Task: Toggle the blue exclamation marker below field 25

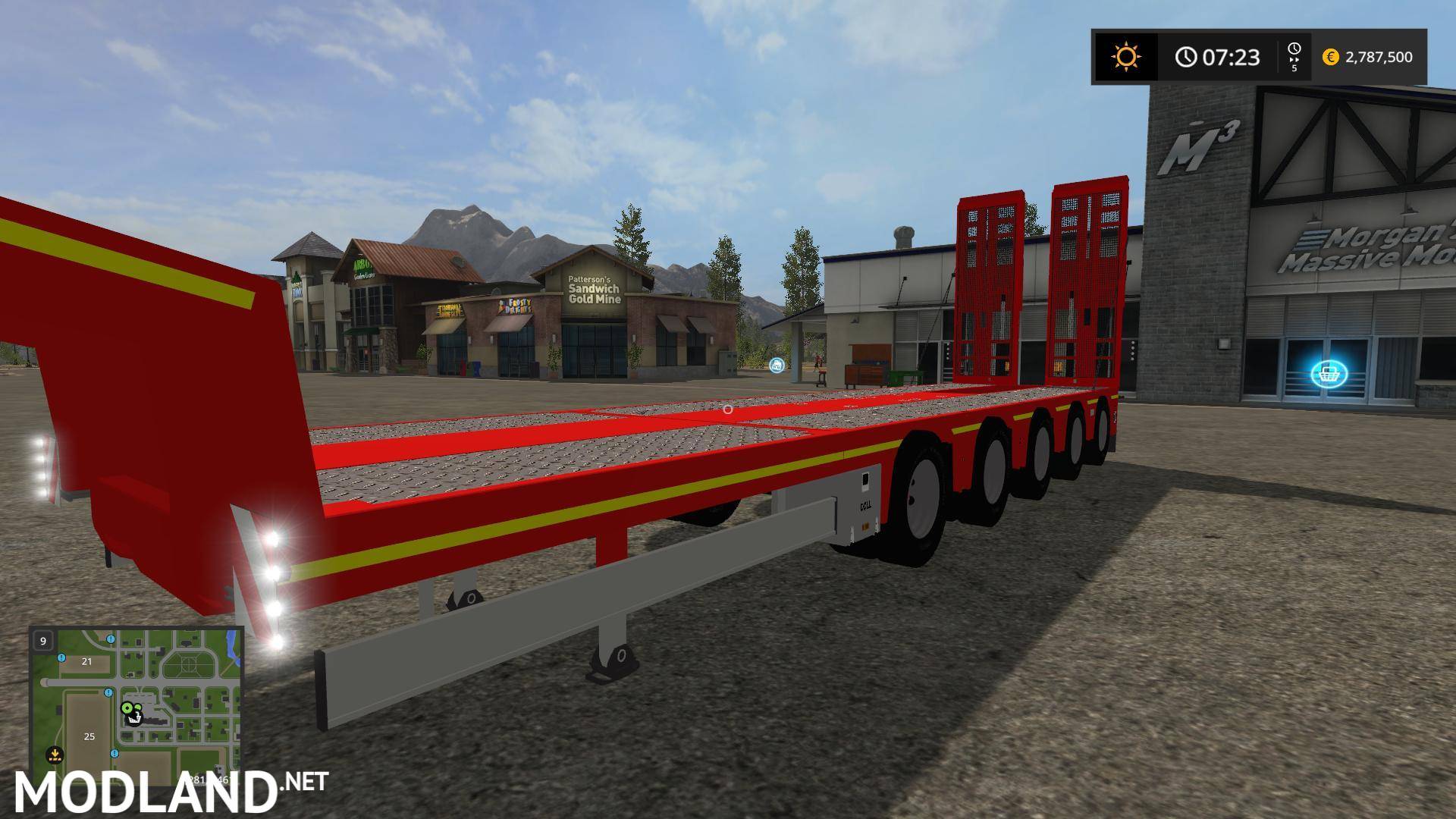Action: click(x=114, y=754)
